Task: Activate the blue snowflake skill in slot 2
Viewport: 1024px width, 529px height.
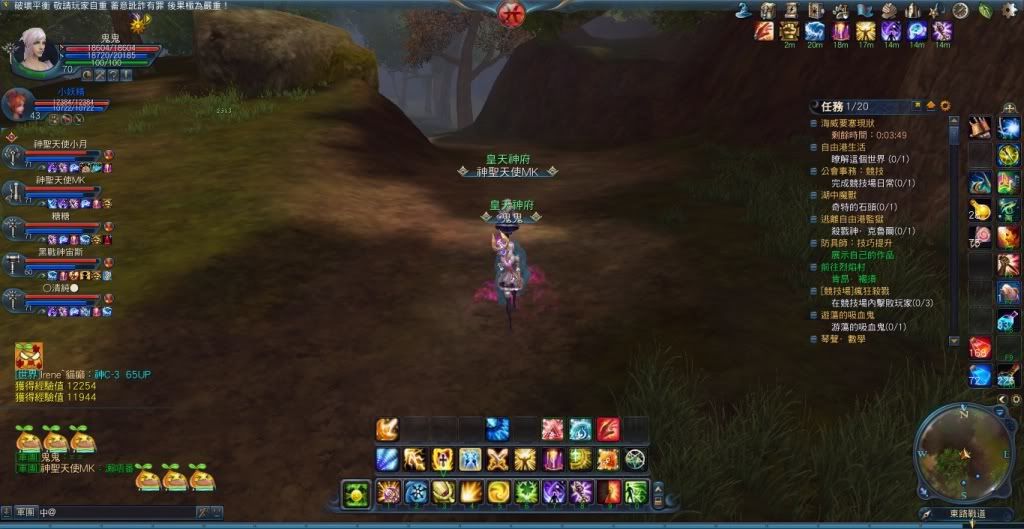Action: coord(415,492)
